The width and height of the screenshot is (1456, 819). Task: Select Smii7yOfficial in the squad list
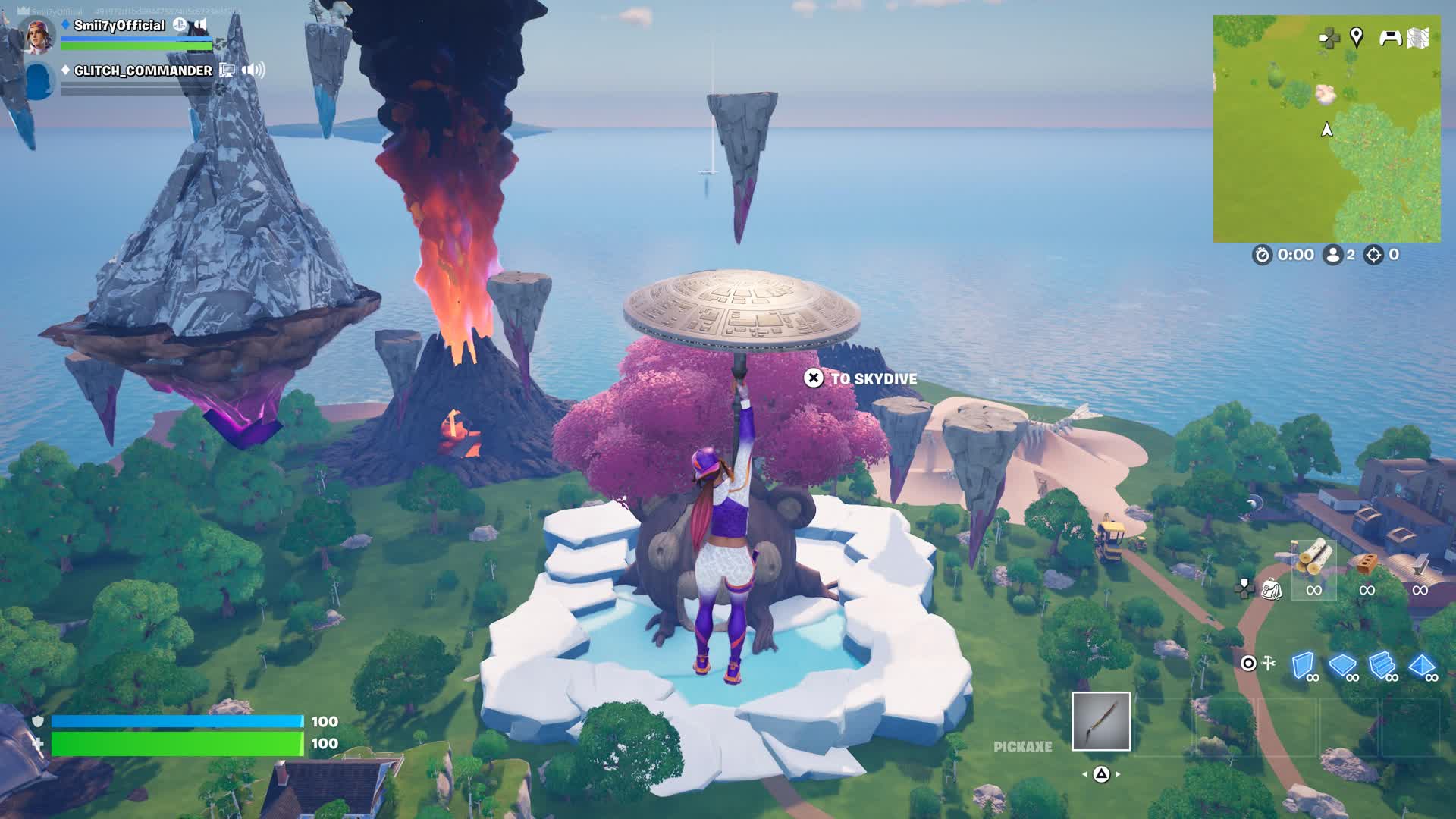coord(119,26)
